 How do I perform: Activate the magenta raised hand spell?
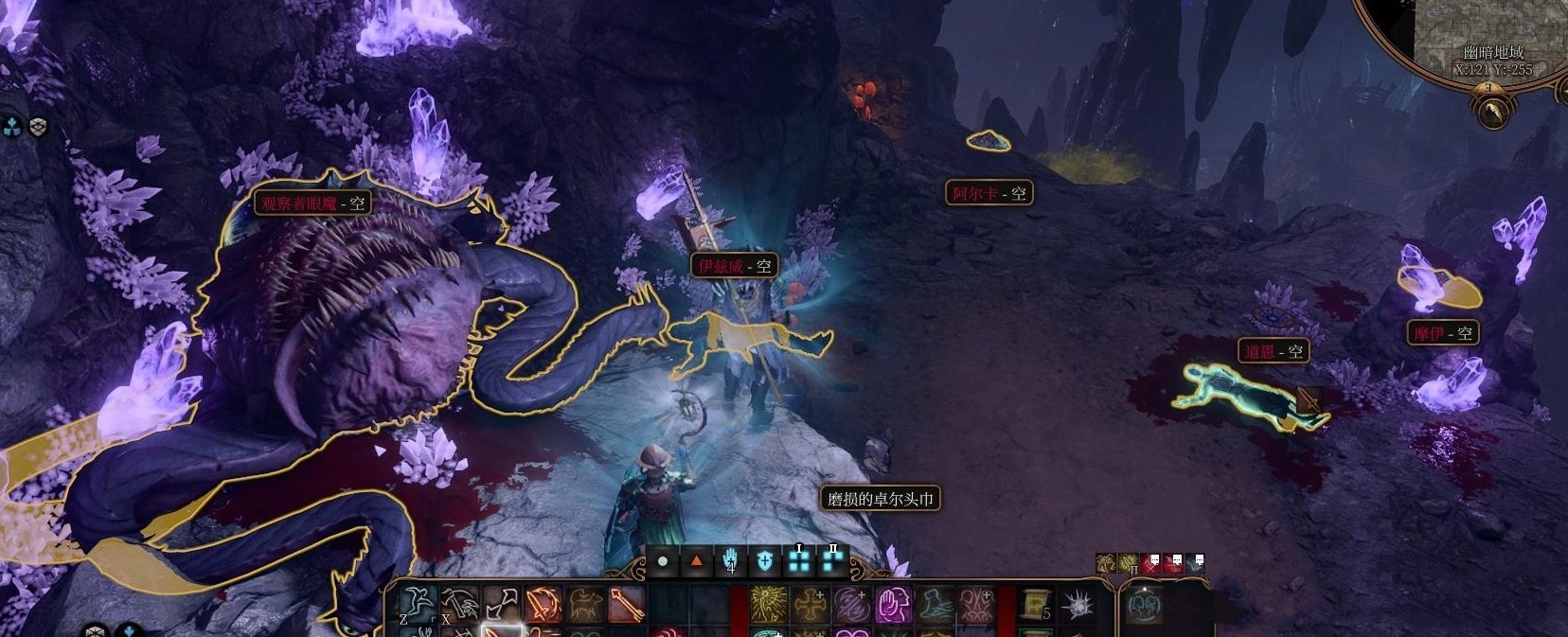click(x=893, y=604)
